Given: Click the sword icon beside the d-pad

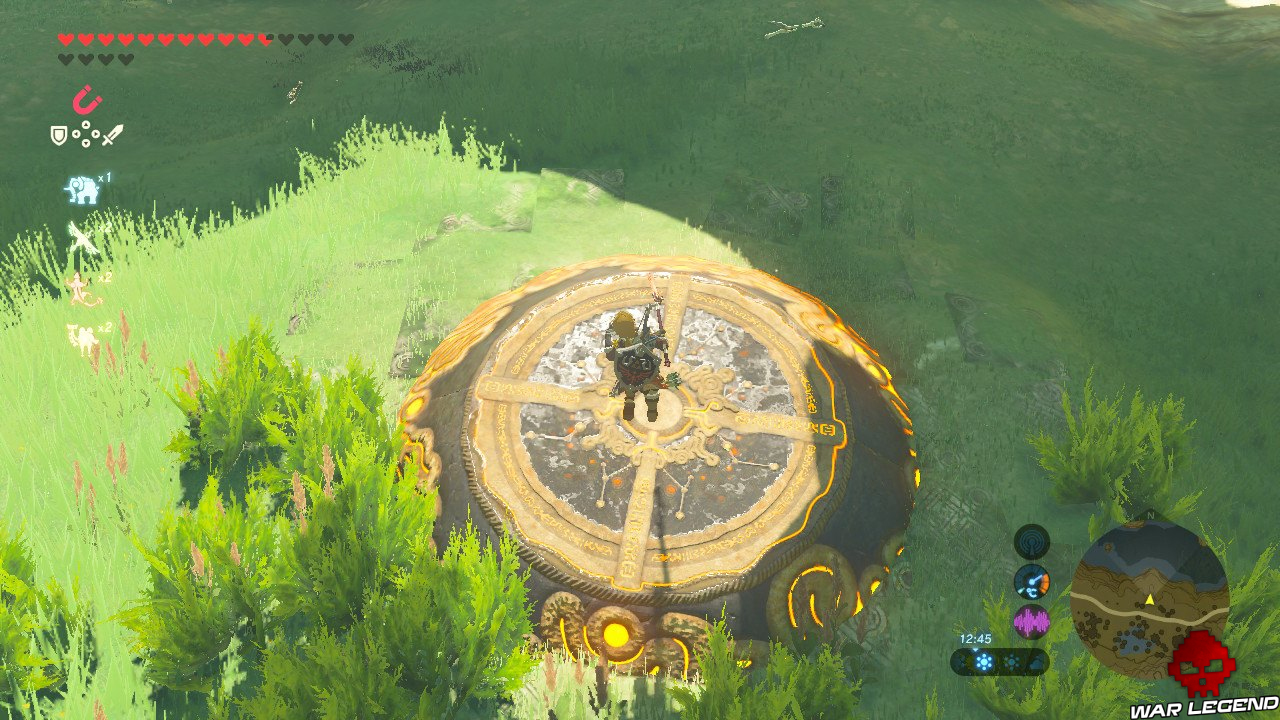Looking at the screenshot, I should click(113, 135).
